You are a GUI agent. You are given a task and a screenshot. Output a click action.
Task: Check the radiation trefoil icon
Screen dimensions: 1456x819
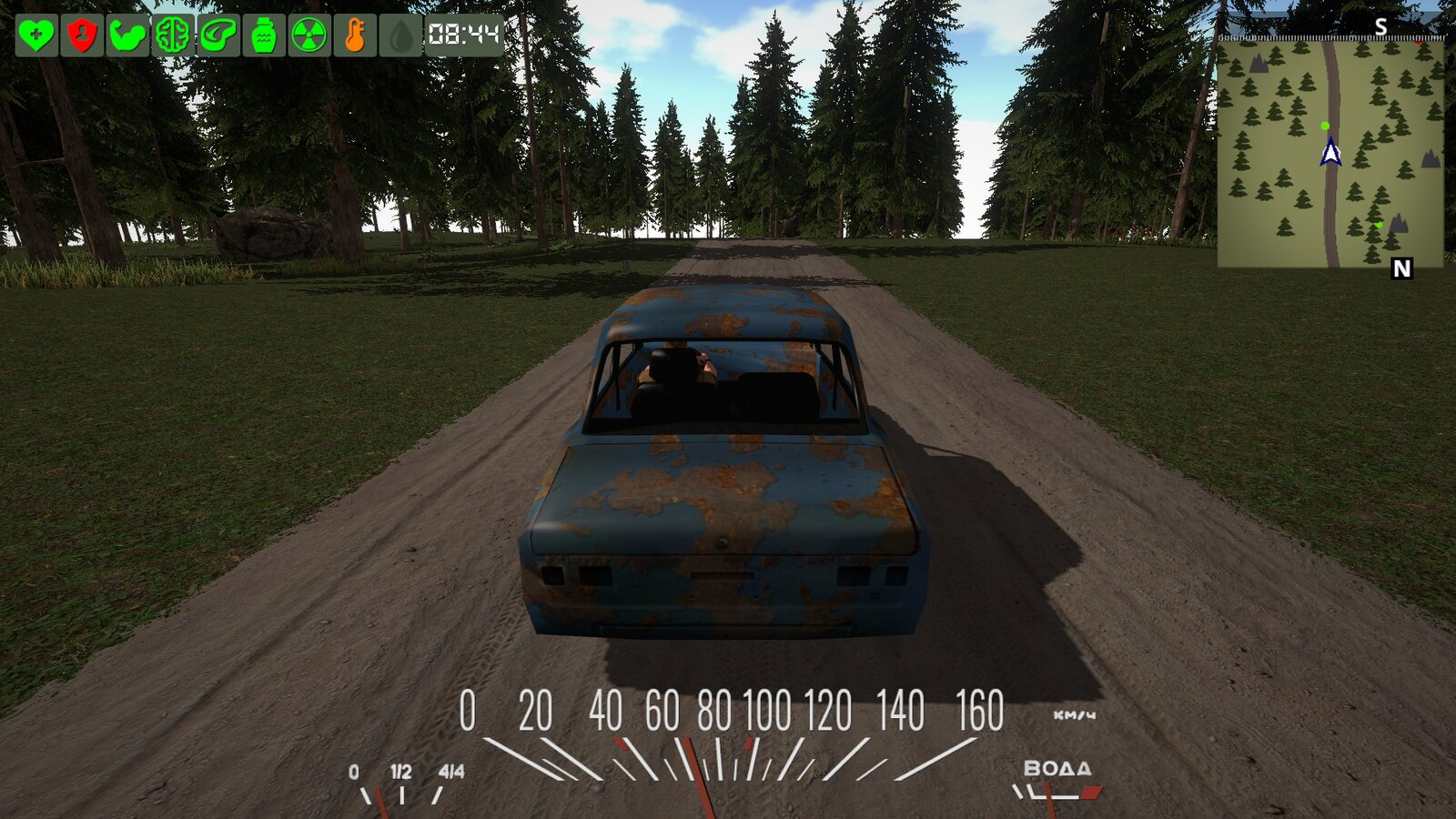309,35
